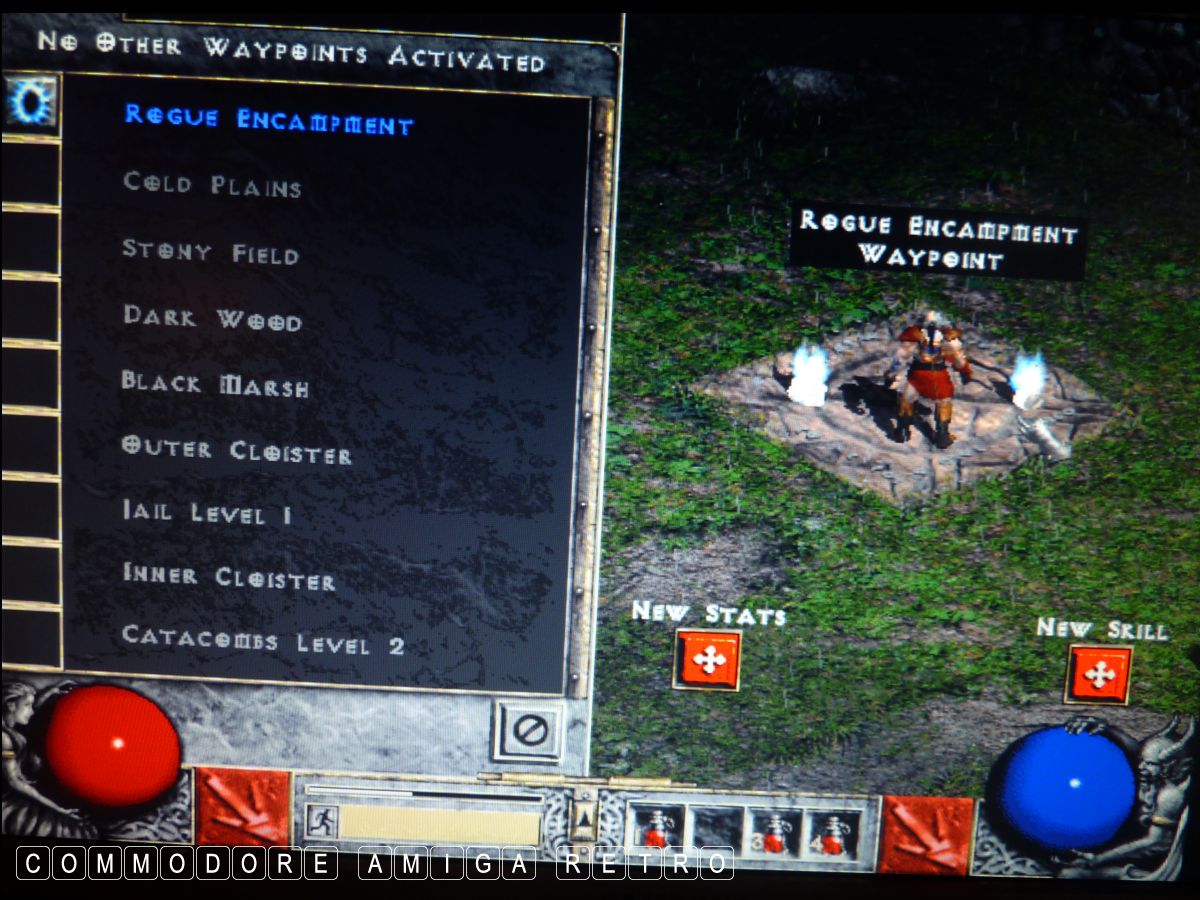The height and width of the screenshot is (900, 1200).
Task: Click the right attack skill button
Action: click(925, 835)
